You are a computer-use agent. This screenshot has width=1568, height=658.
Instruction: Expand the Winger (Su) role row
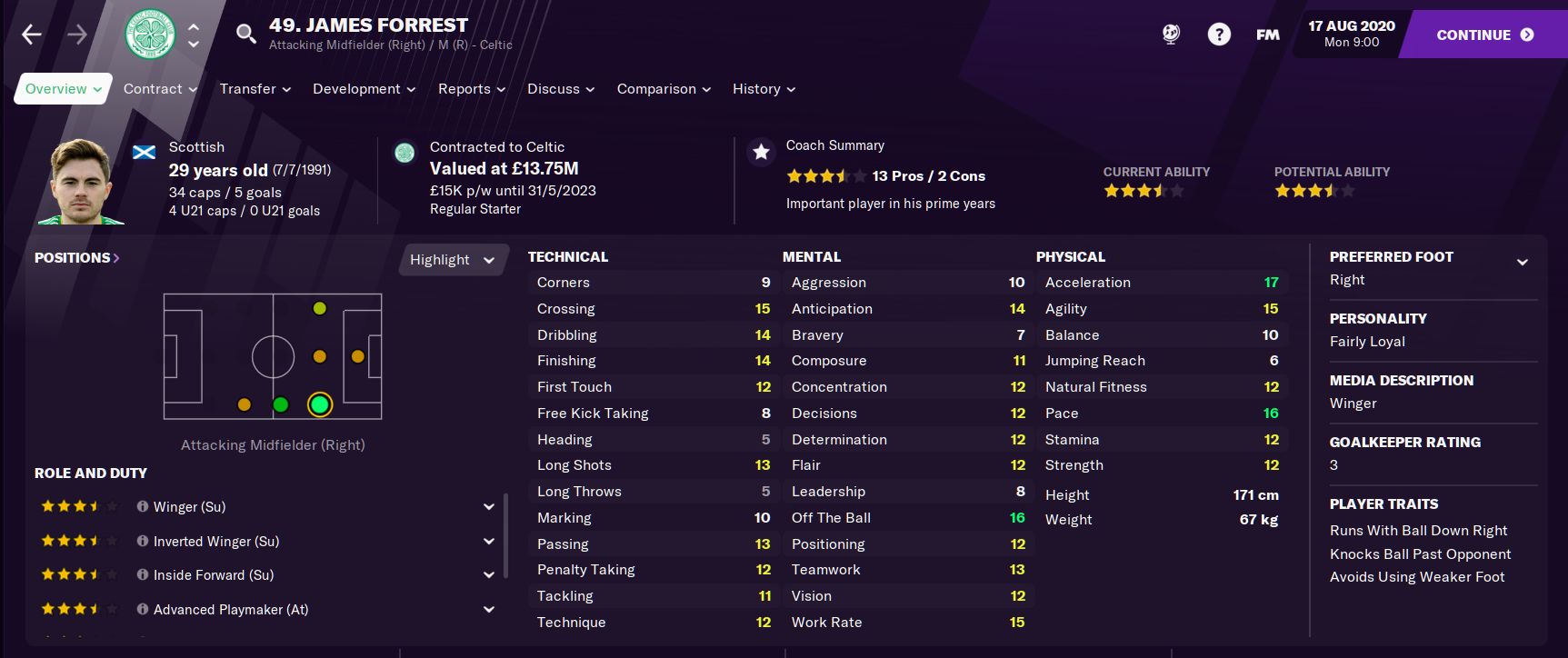488,507
